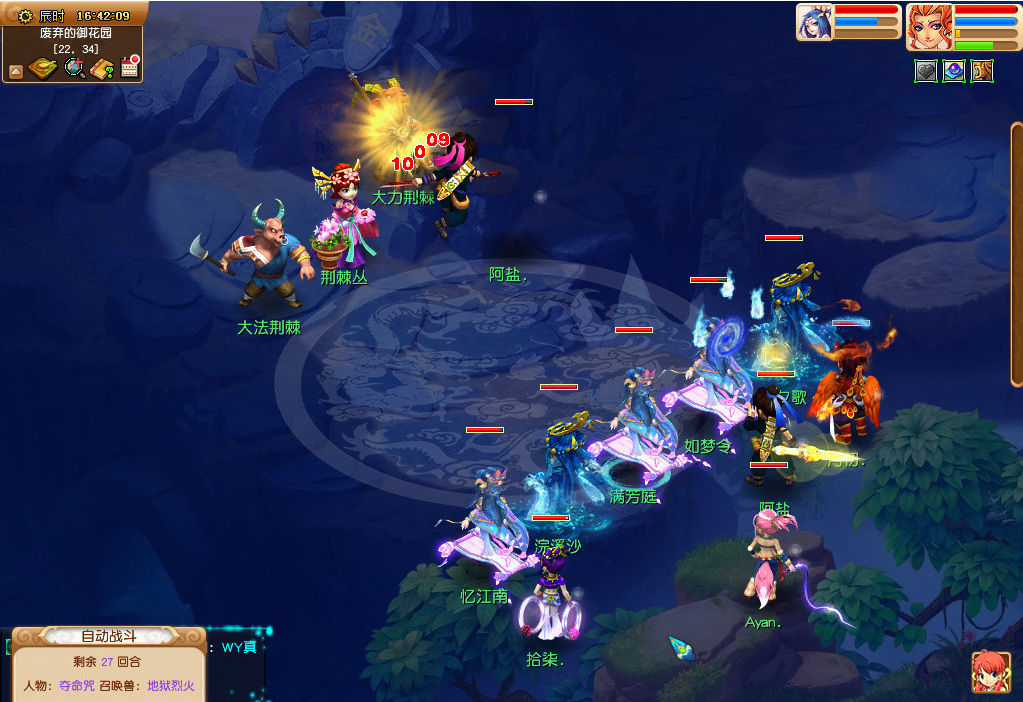Open the world map magnifier icon
The height and width of the screenshot is (702, 1023).
click(74, 68)
